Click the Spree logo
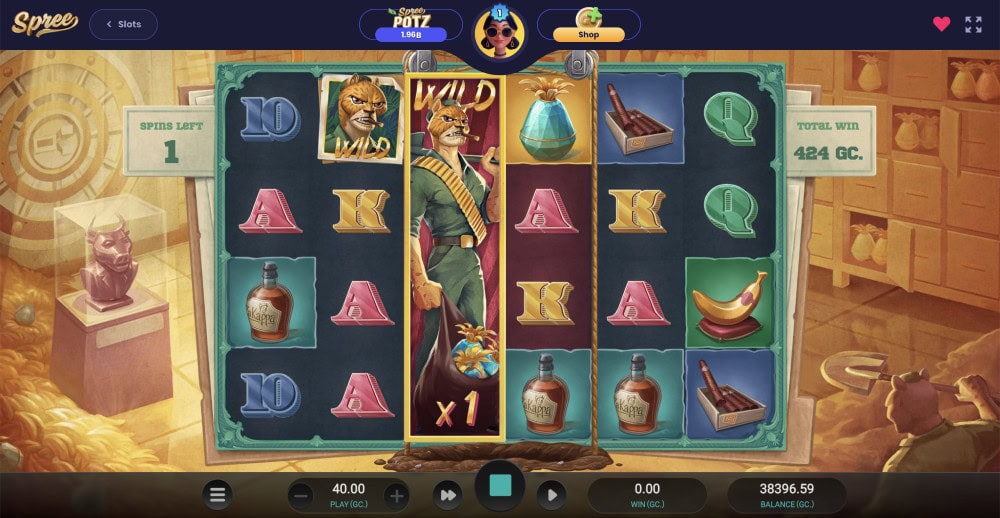 44,24
